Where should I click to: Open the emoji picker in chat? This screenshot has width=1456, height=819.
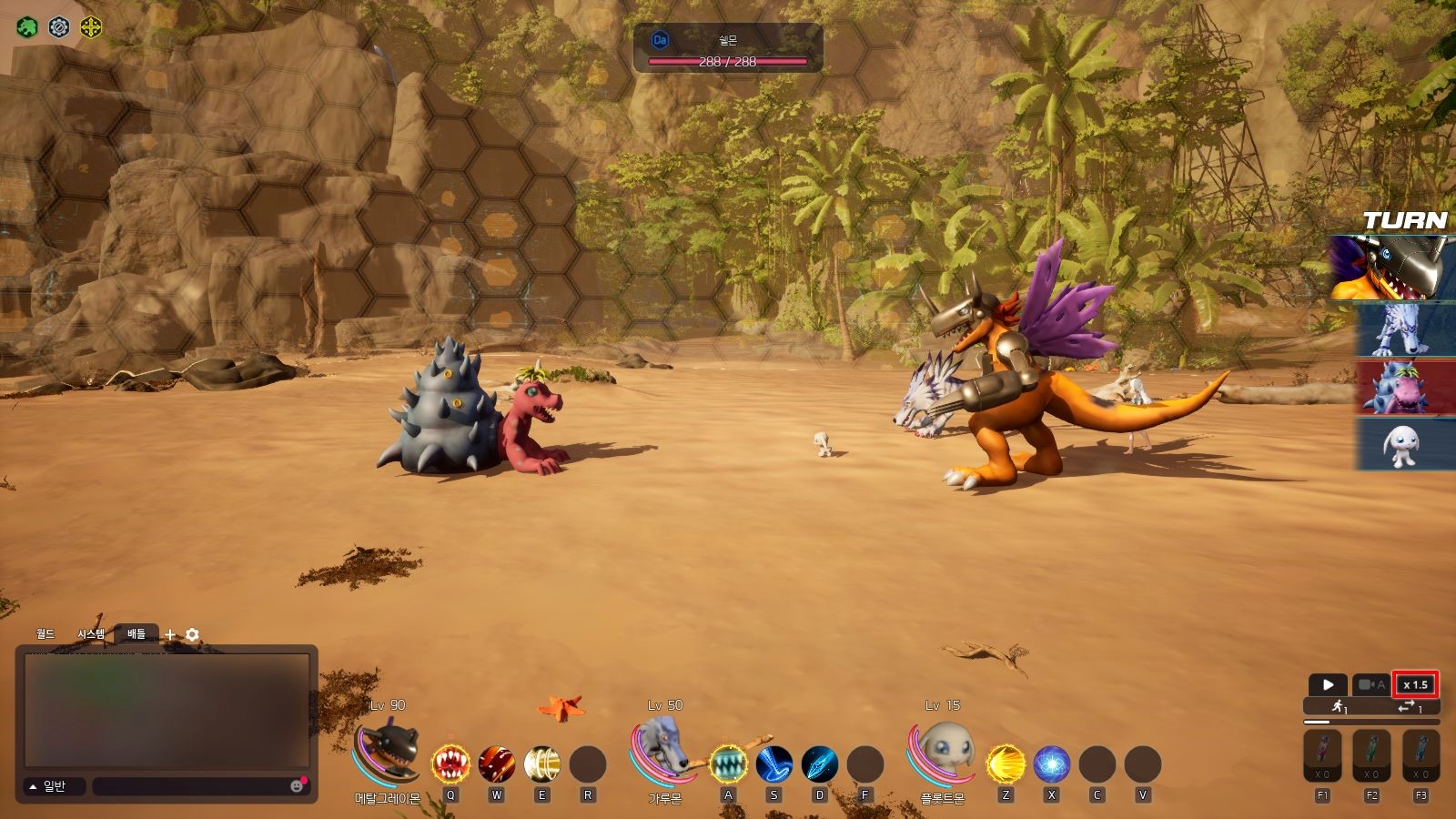point(297,786)
